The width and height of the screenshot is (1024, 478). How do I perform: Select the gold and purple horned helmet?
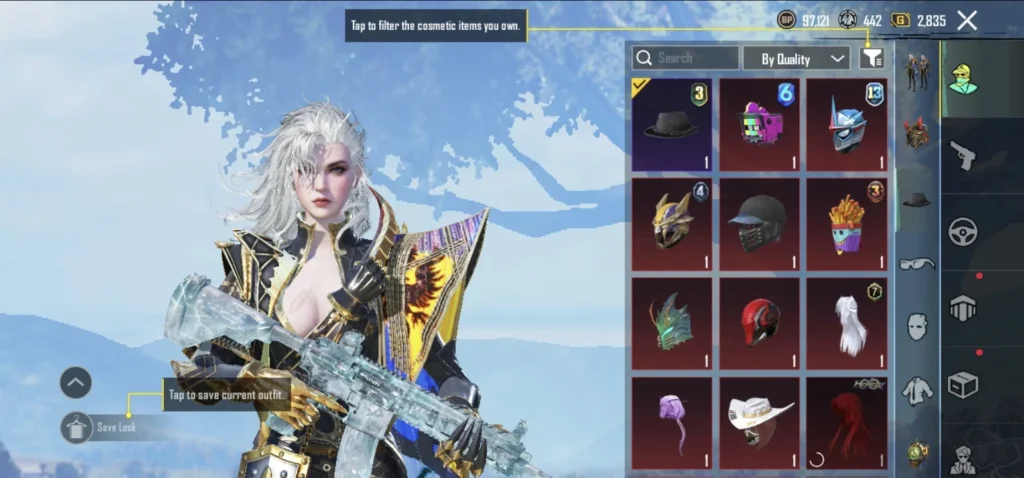point(672,225)
